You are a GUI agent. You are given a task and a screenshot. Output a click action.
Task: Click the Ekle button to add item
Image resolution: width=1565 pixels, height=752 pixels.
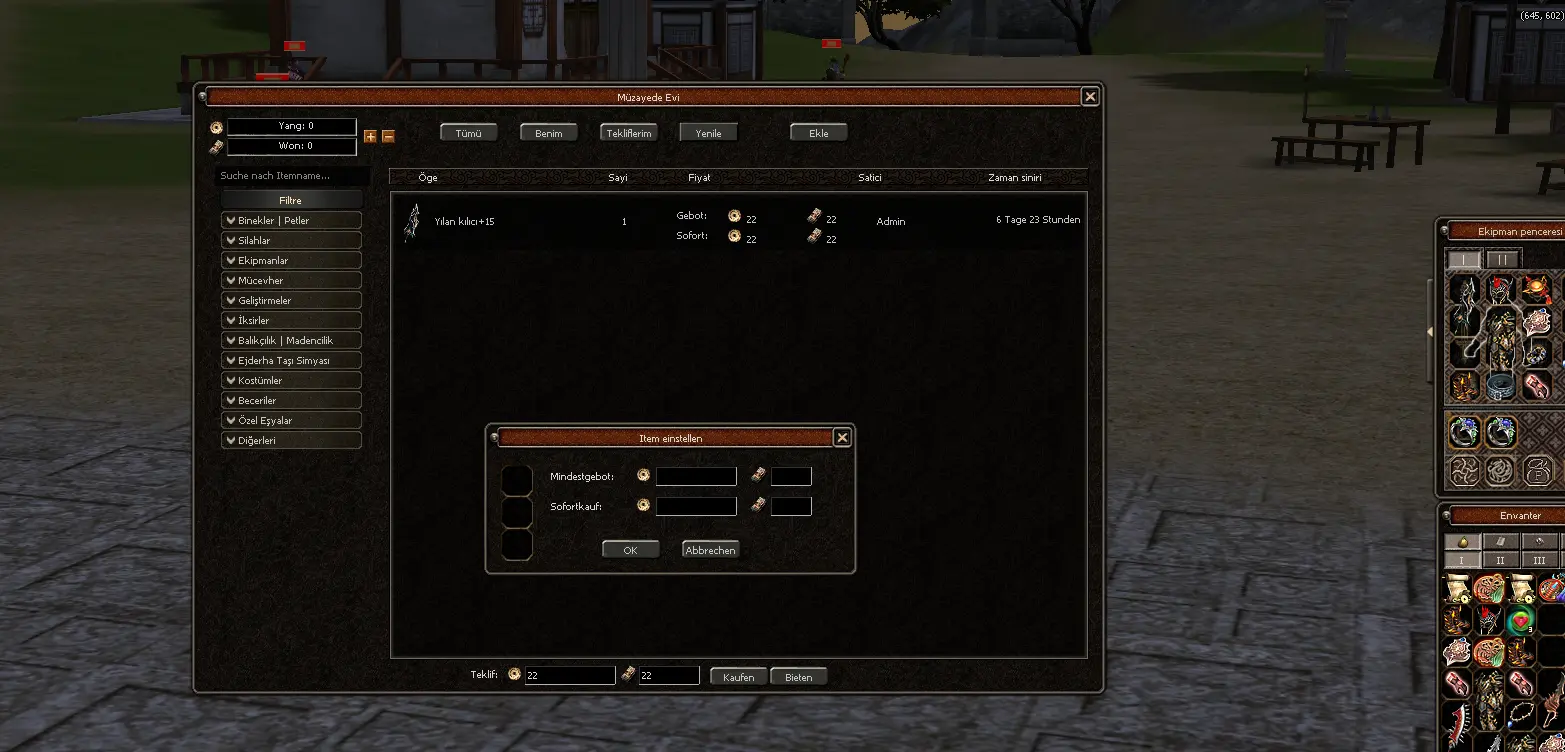point(819,133)
